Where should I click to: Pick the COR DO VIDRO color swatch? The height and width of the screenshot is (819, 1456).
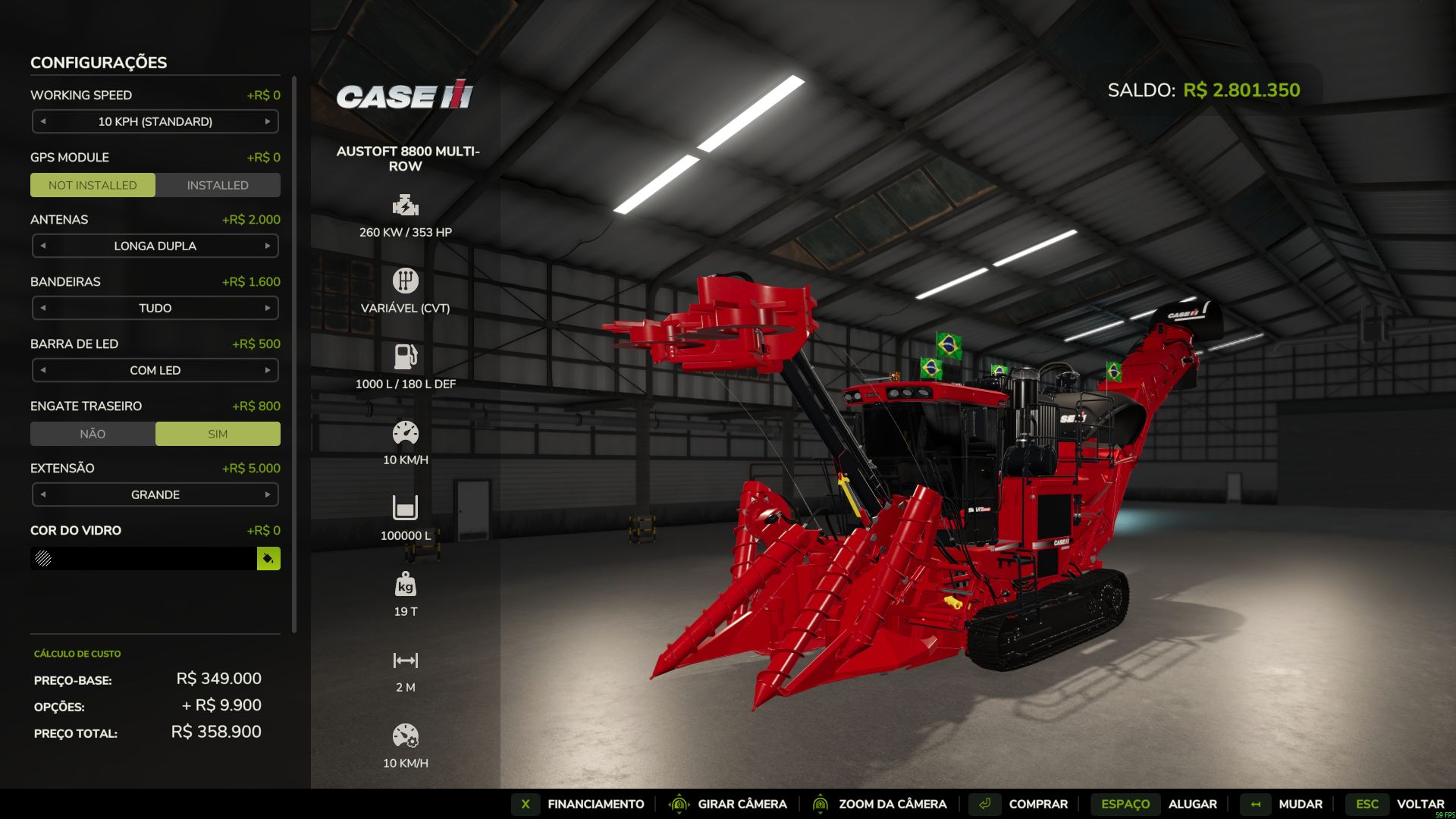pos(144,559)
